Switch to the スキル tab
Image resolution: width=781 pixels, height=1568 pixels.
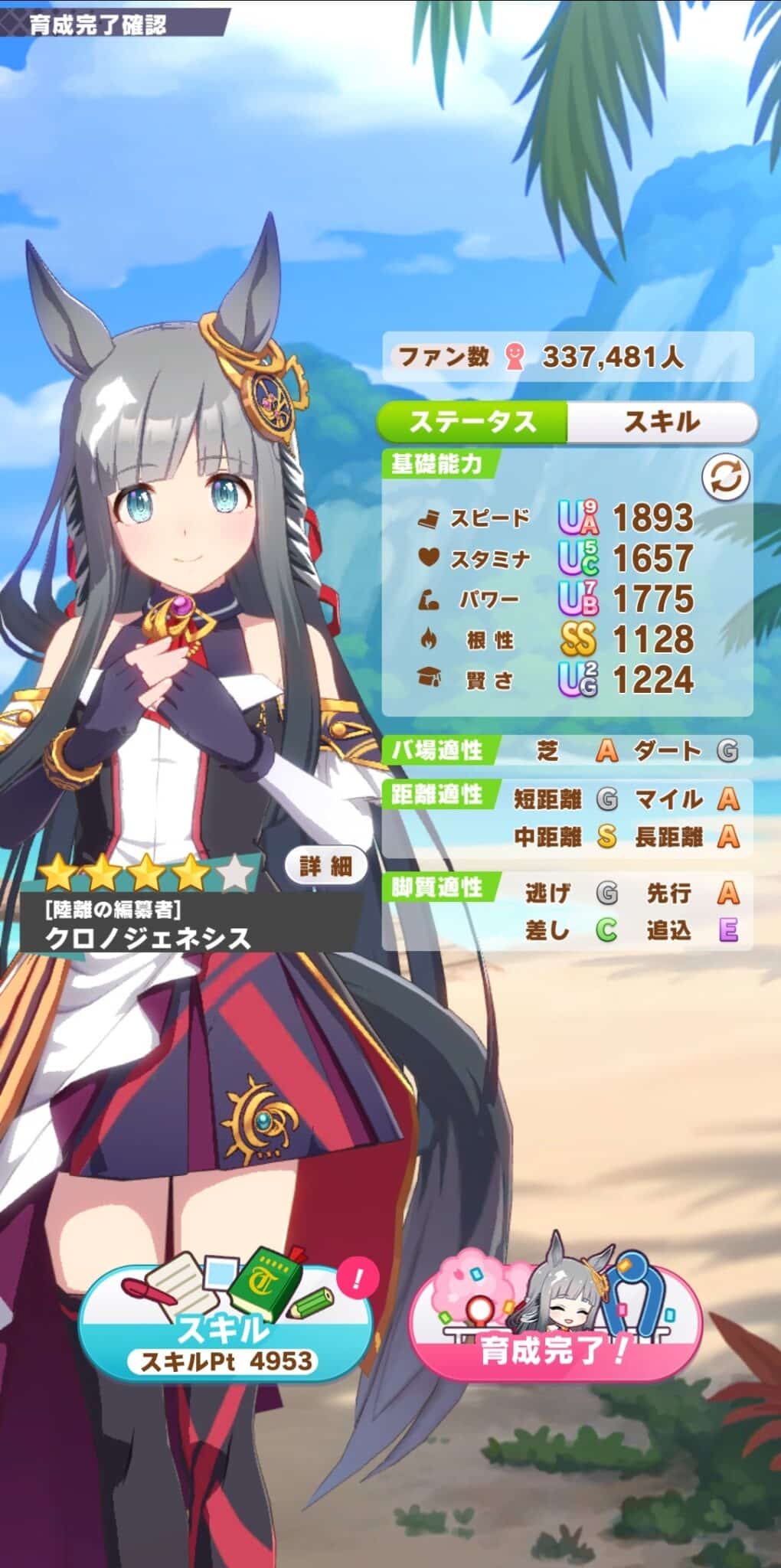tap(662, 422)
